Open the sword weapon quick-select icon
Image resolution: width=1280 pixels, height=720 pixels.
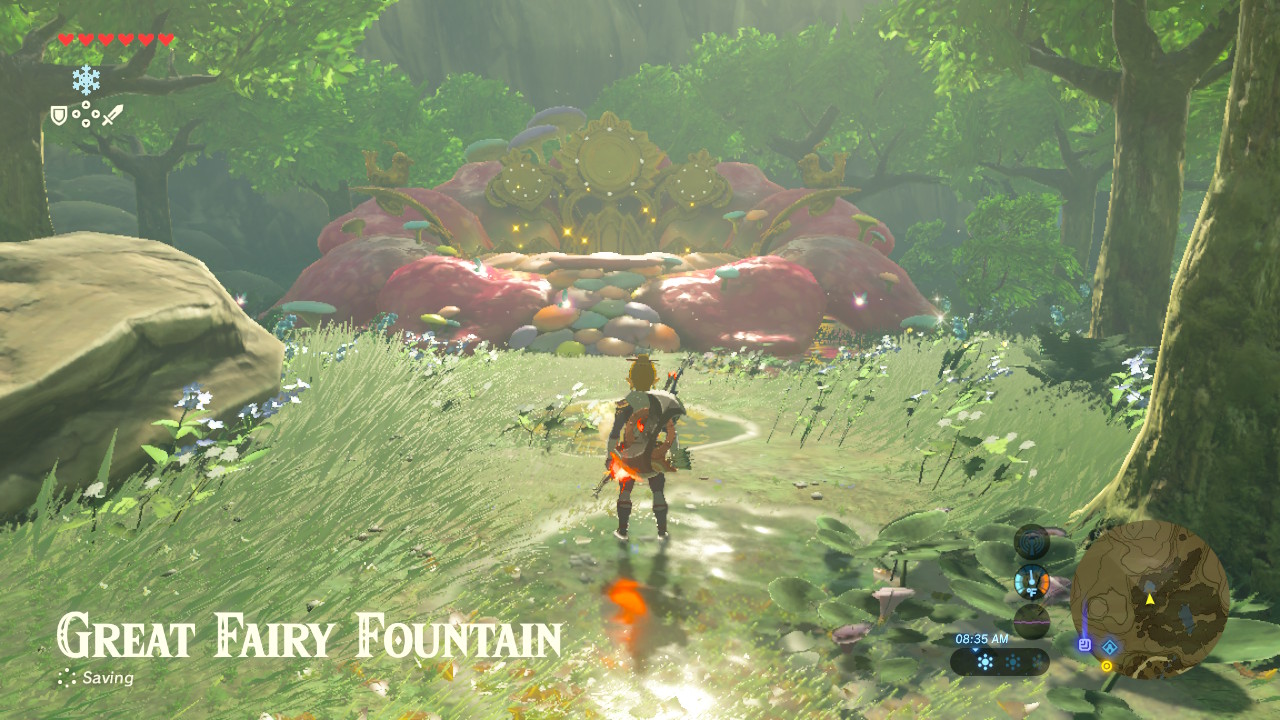[113, 115]
